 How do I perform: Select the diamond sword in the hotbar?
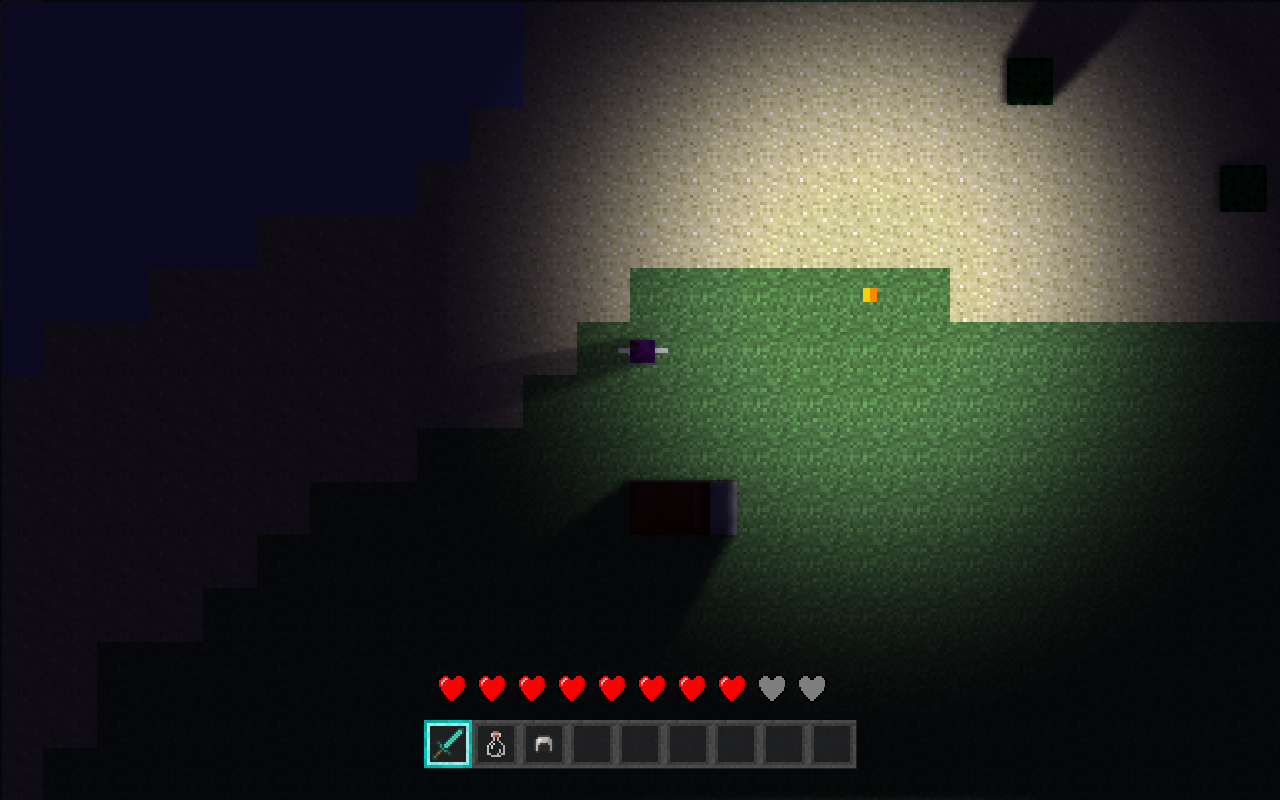[x=448, y=742]
